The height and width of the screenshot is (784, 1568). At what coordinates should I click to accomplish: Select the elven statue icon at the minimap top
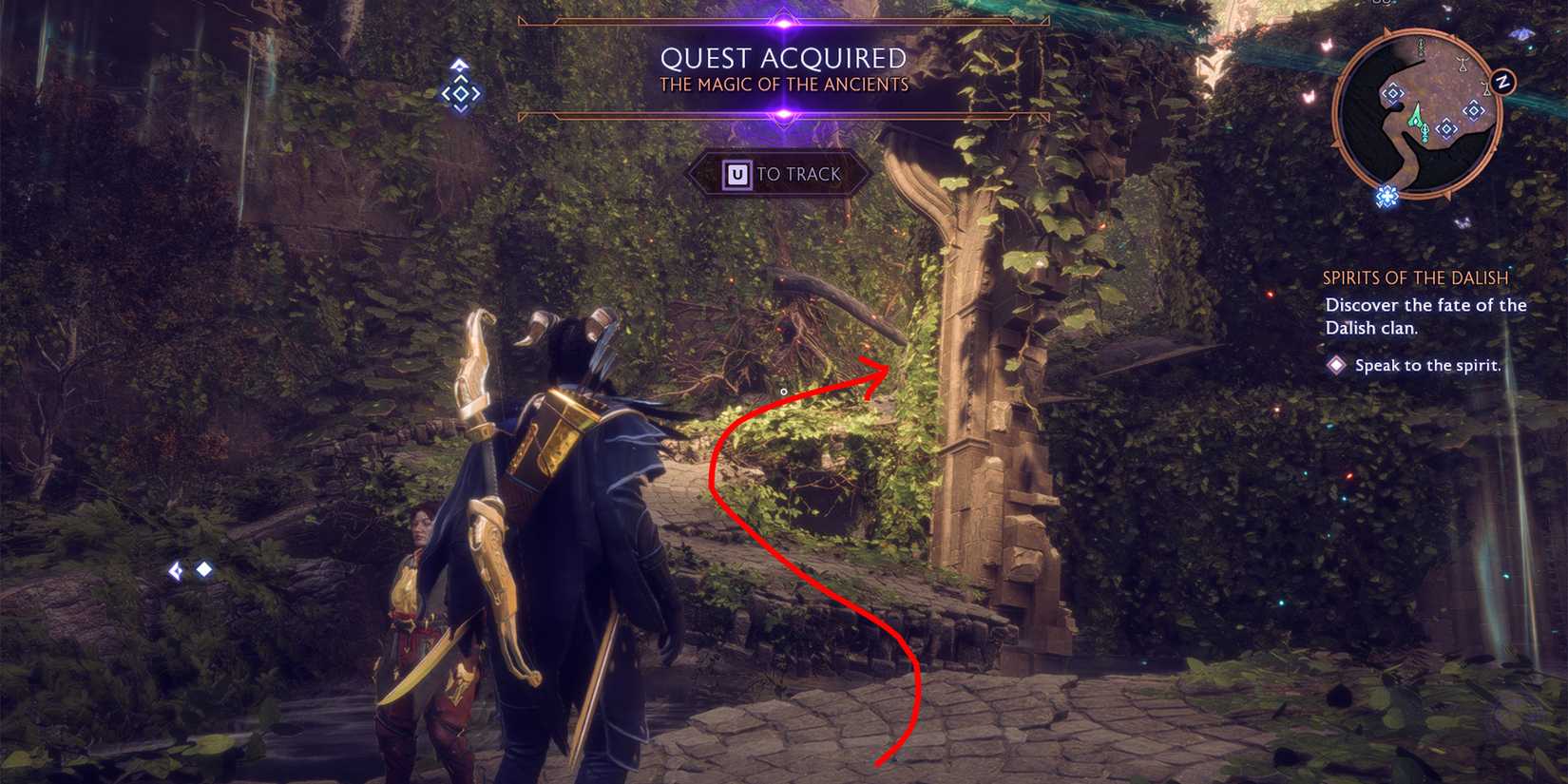point(1420,47)
